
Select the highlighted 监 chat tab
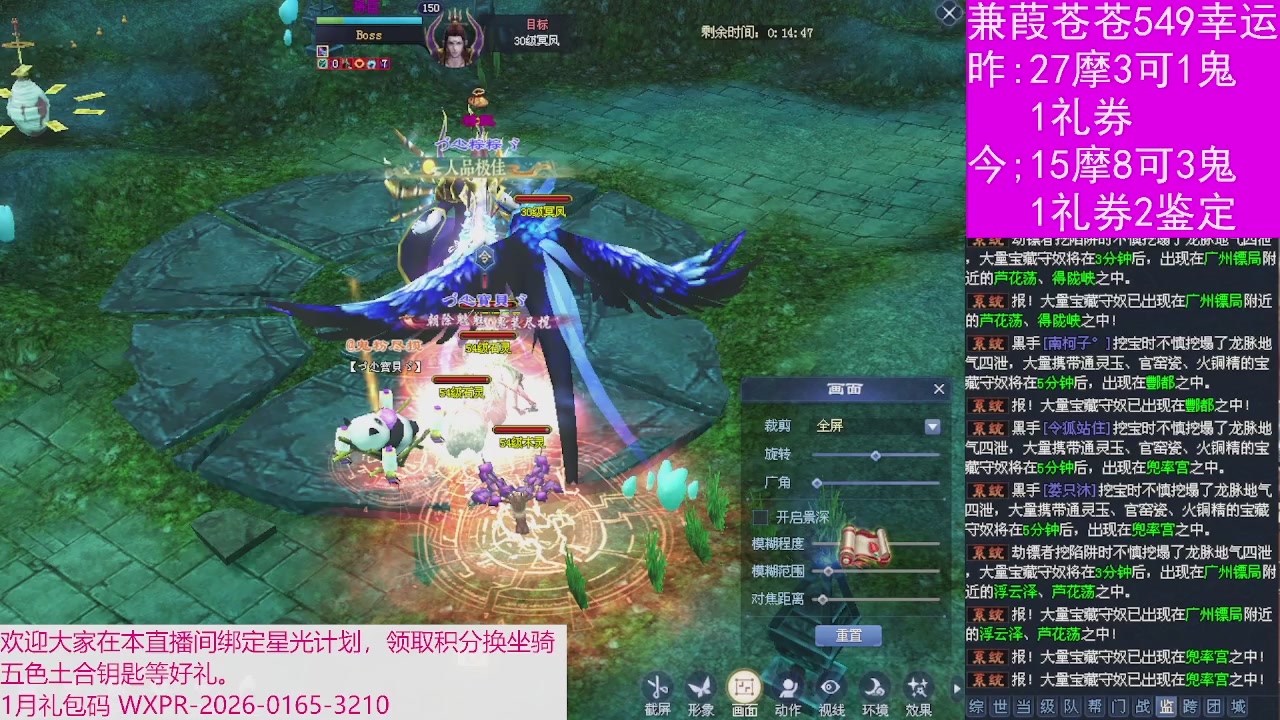(x=1167, y=707)
